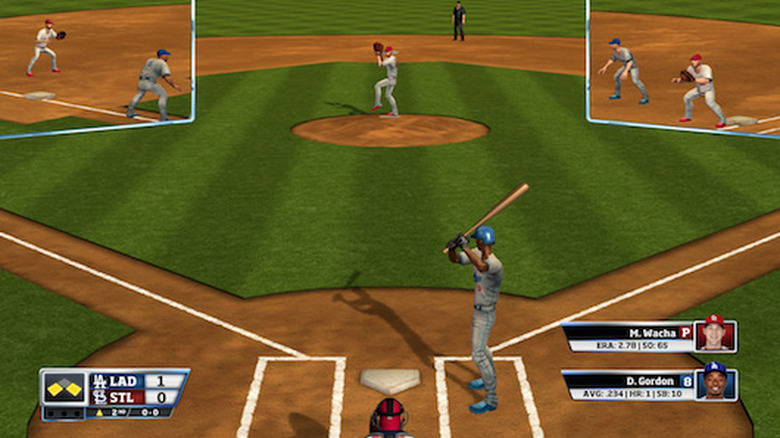Open batter D. Gordon's player card
This screenshot has height=438, width=780.
(x=648, y=385)
